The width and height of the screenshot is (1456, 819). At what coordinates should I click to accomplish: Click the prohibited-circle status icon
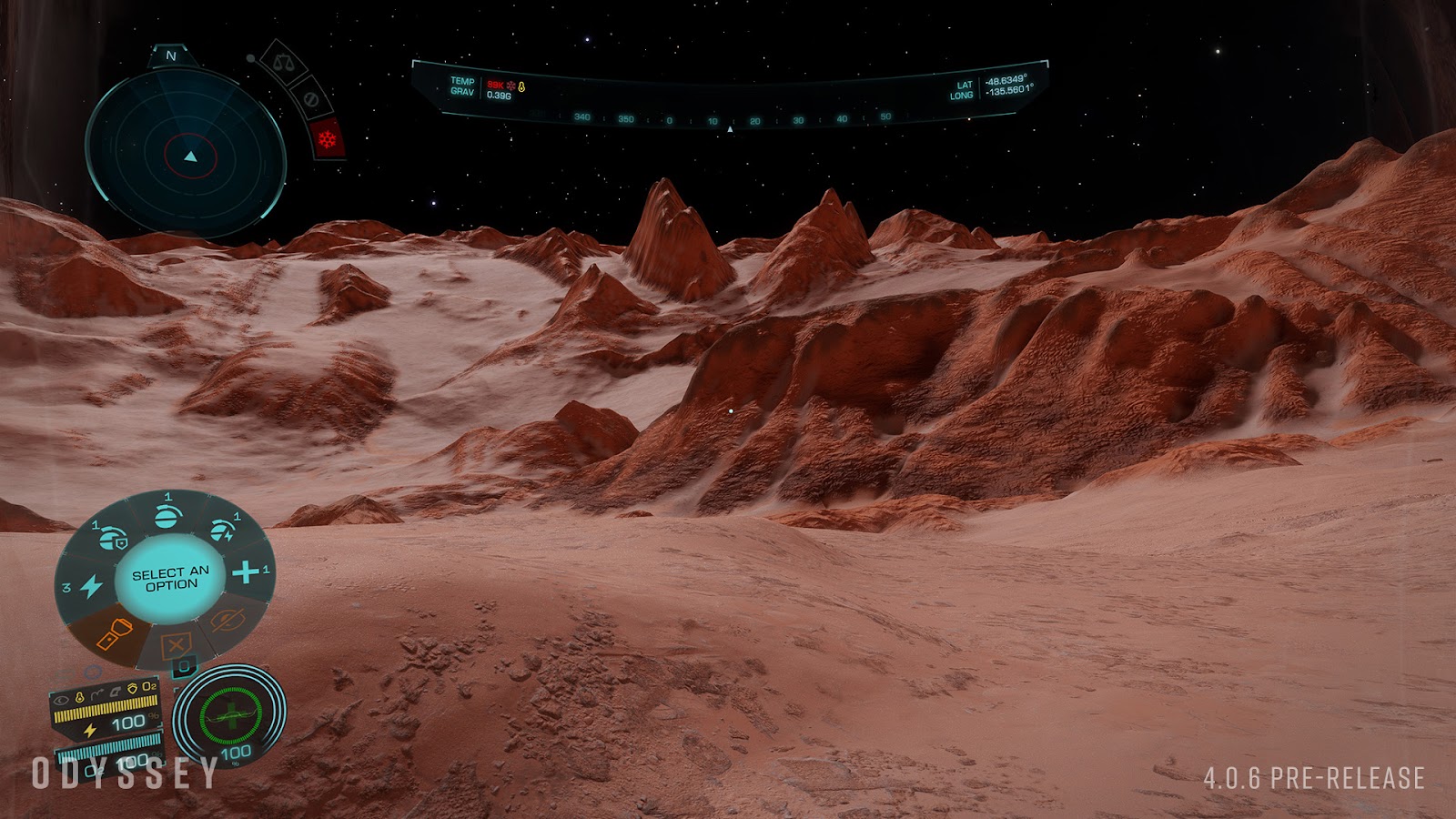pyautogui.click(x=310, y=99)
